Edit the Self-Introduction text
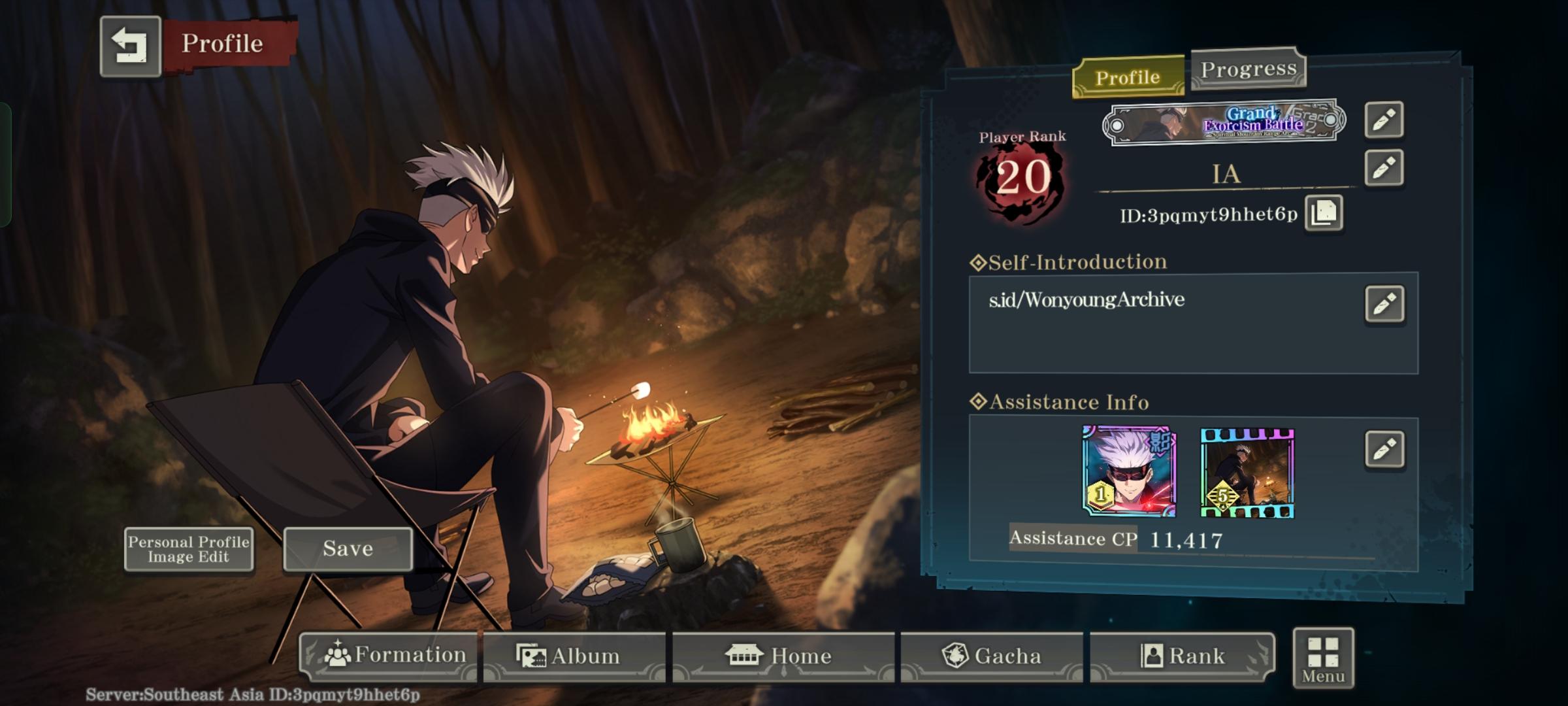 [1384, 304]
